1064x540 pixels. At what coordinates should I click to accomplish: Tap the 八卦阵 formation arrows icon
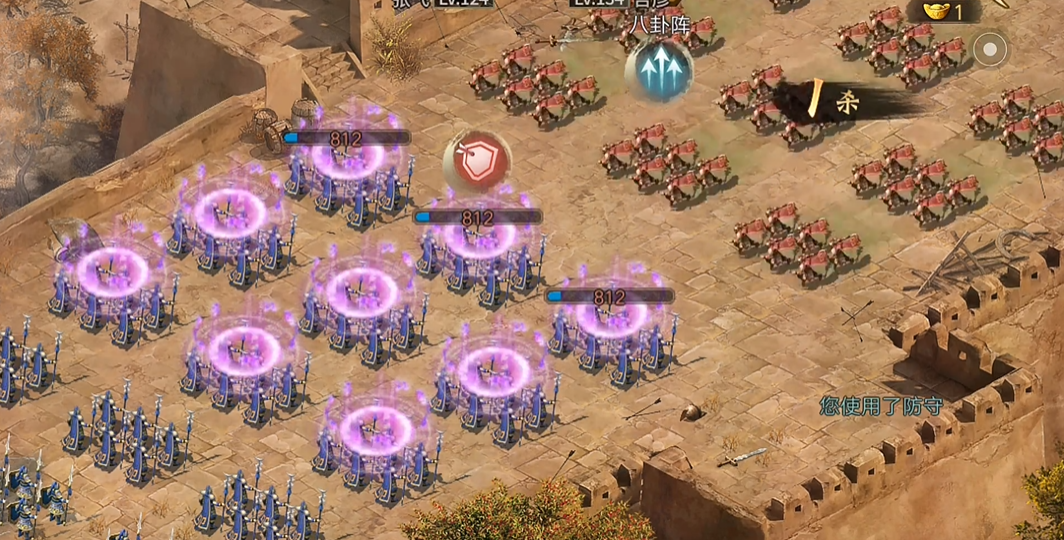tap(659, 70)
